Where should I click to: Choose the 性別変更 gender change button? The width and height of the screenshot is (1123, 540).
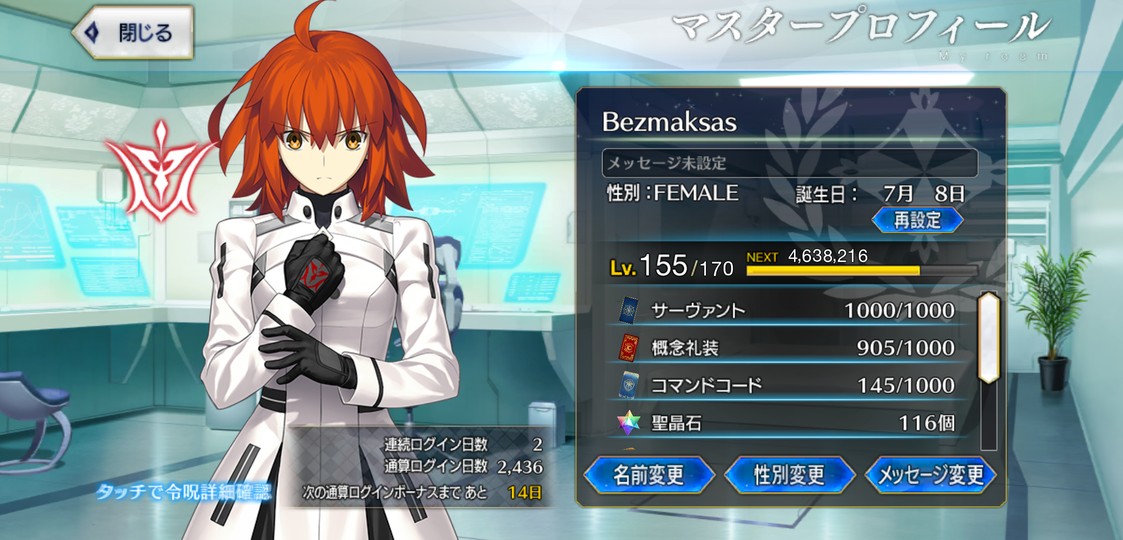tap(789, 474)
